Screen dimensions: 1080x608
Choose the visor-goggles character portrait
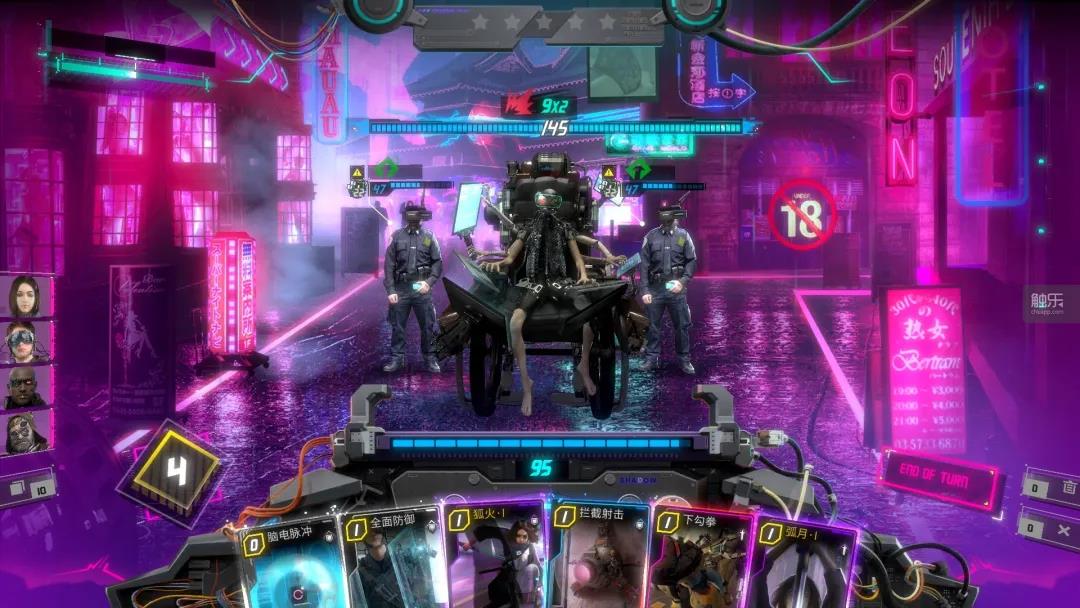[x=24, y=341]
